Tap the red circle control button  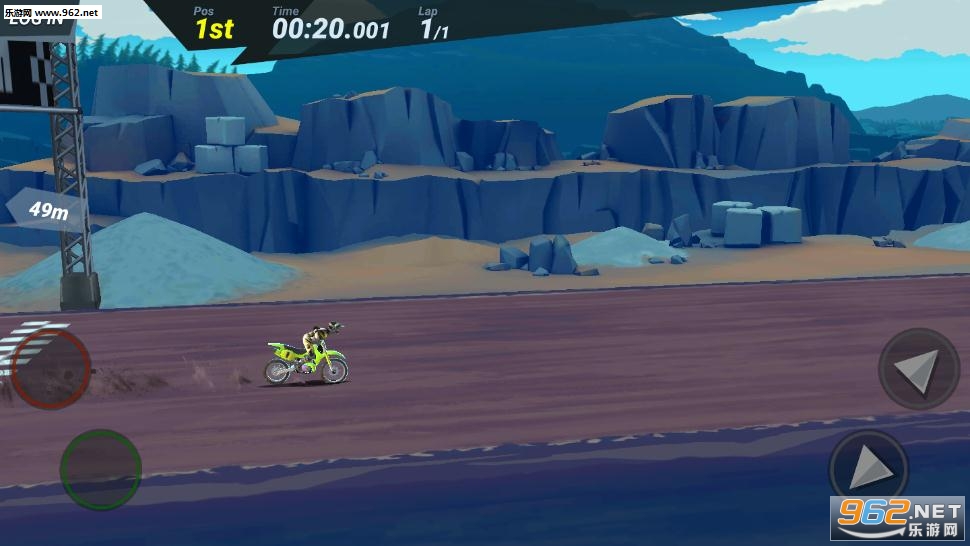point(51,369)
